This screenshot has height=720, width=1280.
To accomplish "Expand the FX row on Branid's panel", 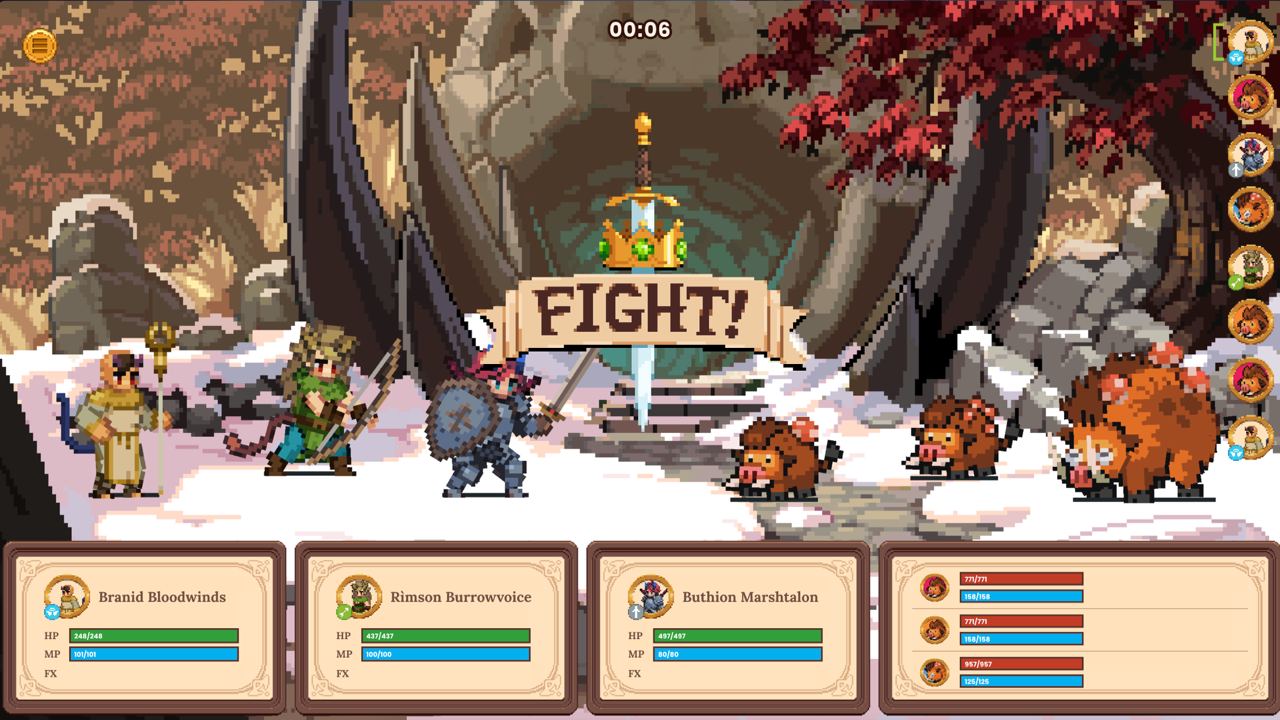I will click(x=52, y=673).
